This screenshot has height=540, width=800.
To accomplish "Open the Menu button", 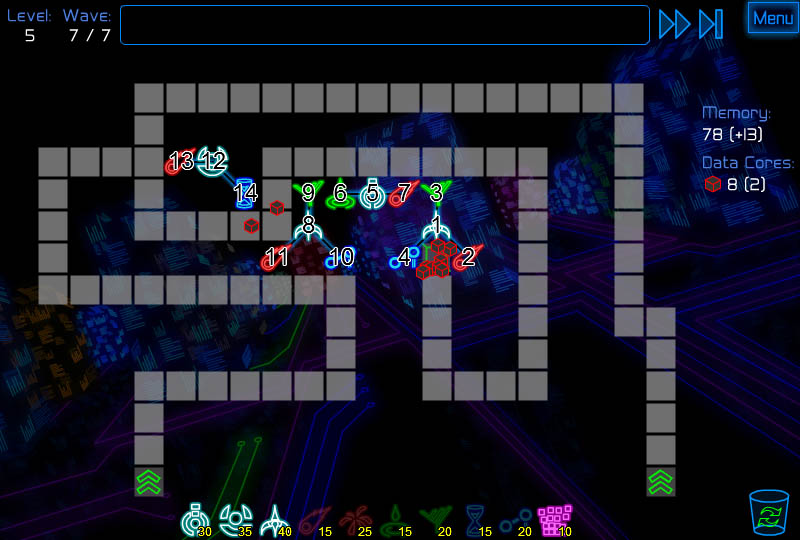I will point(773,18).
